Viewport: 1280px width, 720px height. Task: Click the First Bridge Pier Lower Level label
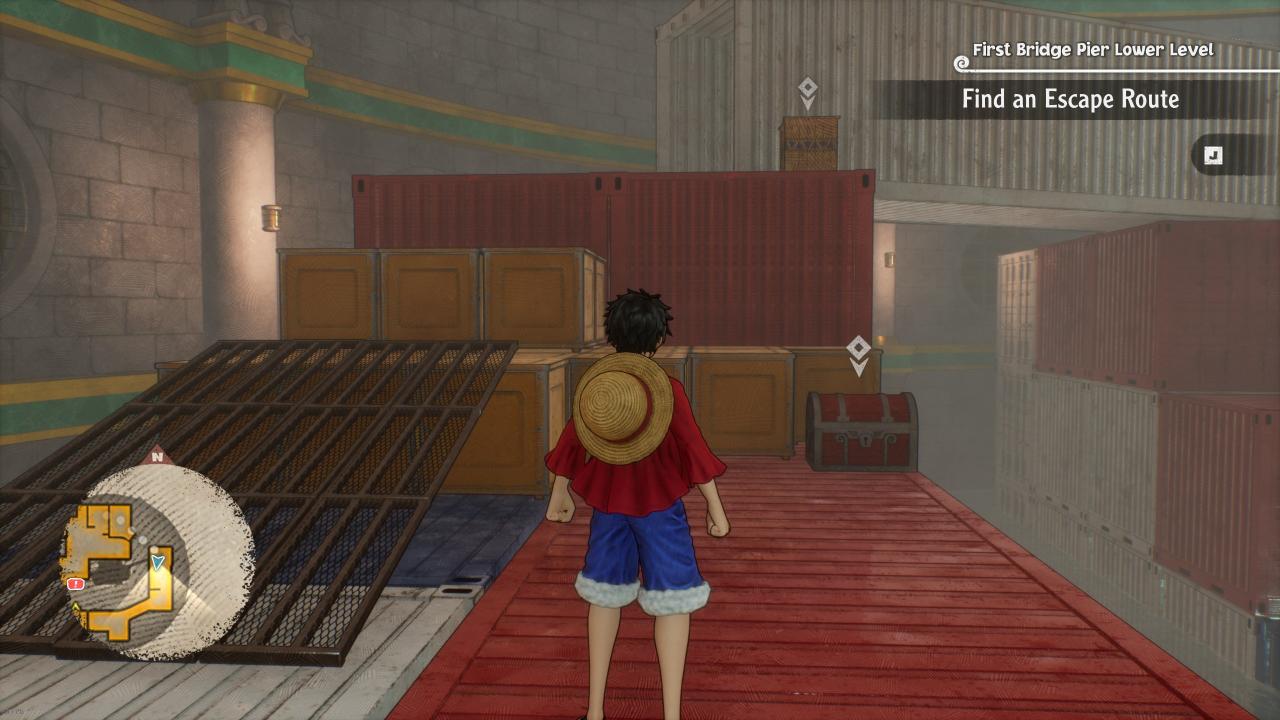pos(1092,50)
